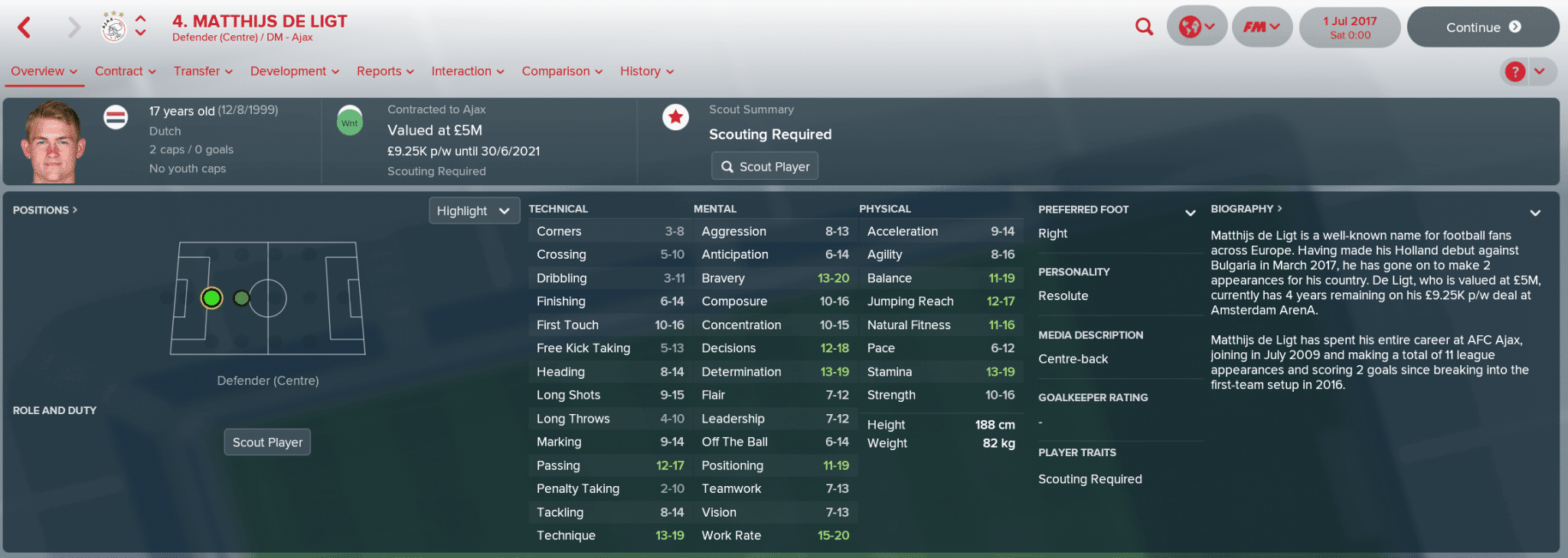The image size is (1568, 558).
Task: Go back with the red arrow
Action: (24, 28)
